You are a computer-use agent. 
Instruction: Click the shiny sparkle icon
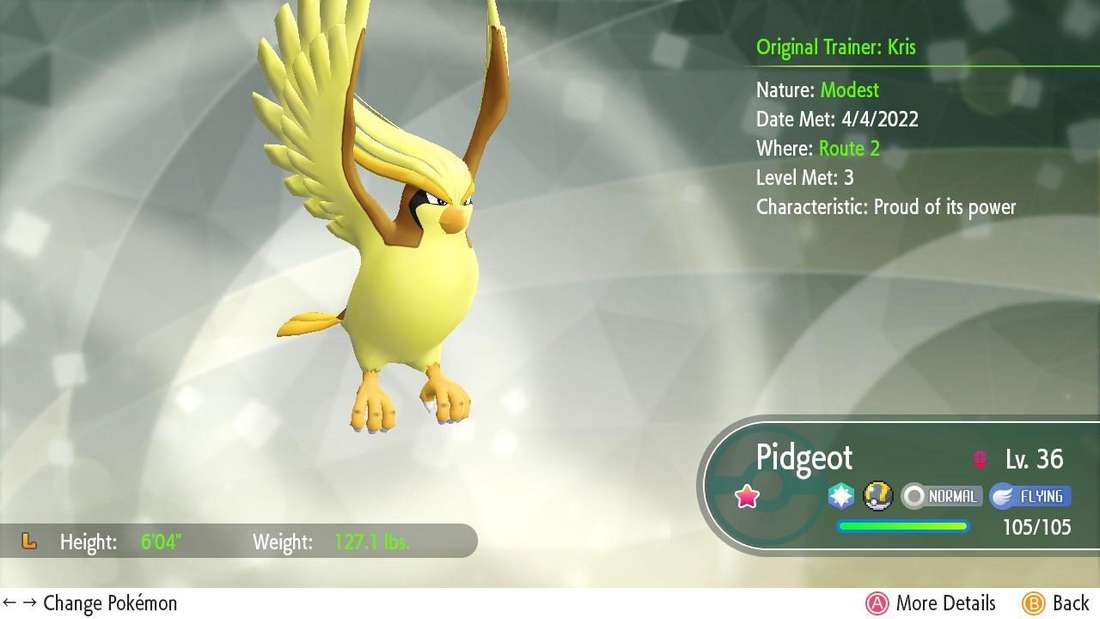(x=842, y=496)
